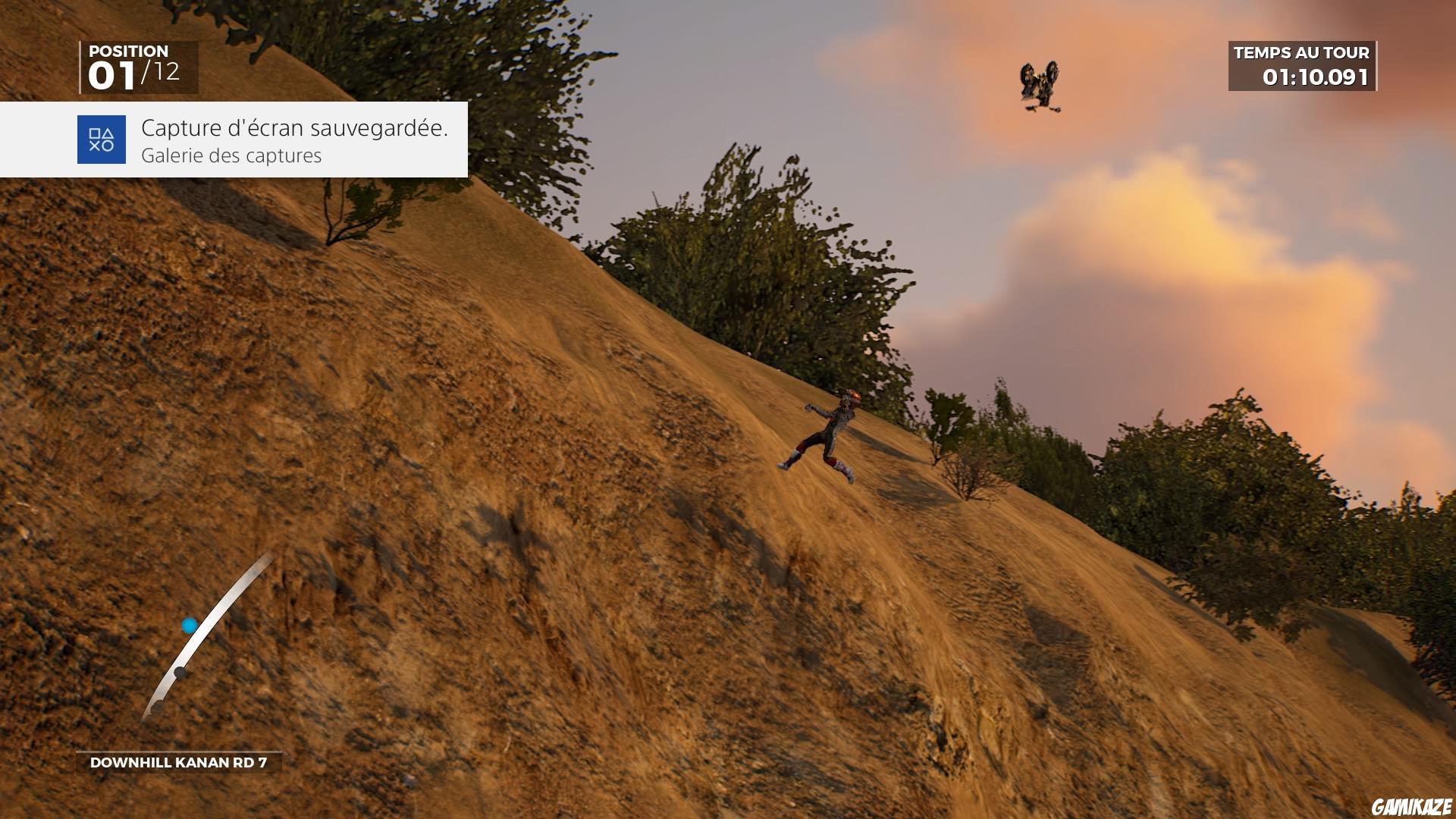
Task: Select the TEMPS AU TOUR timer panel
Action: click(1301, 67)
